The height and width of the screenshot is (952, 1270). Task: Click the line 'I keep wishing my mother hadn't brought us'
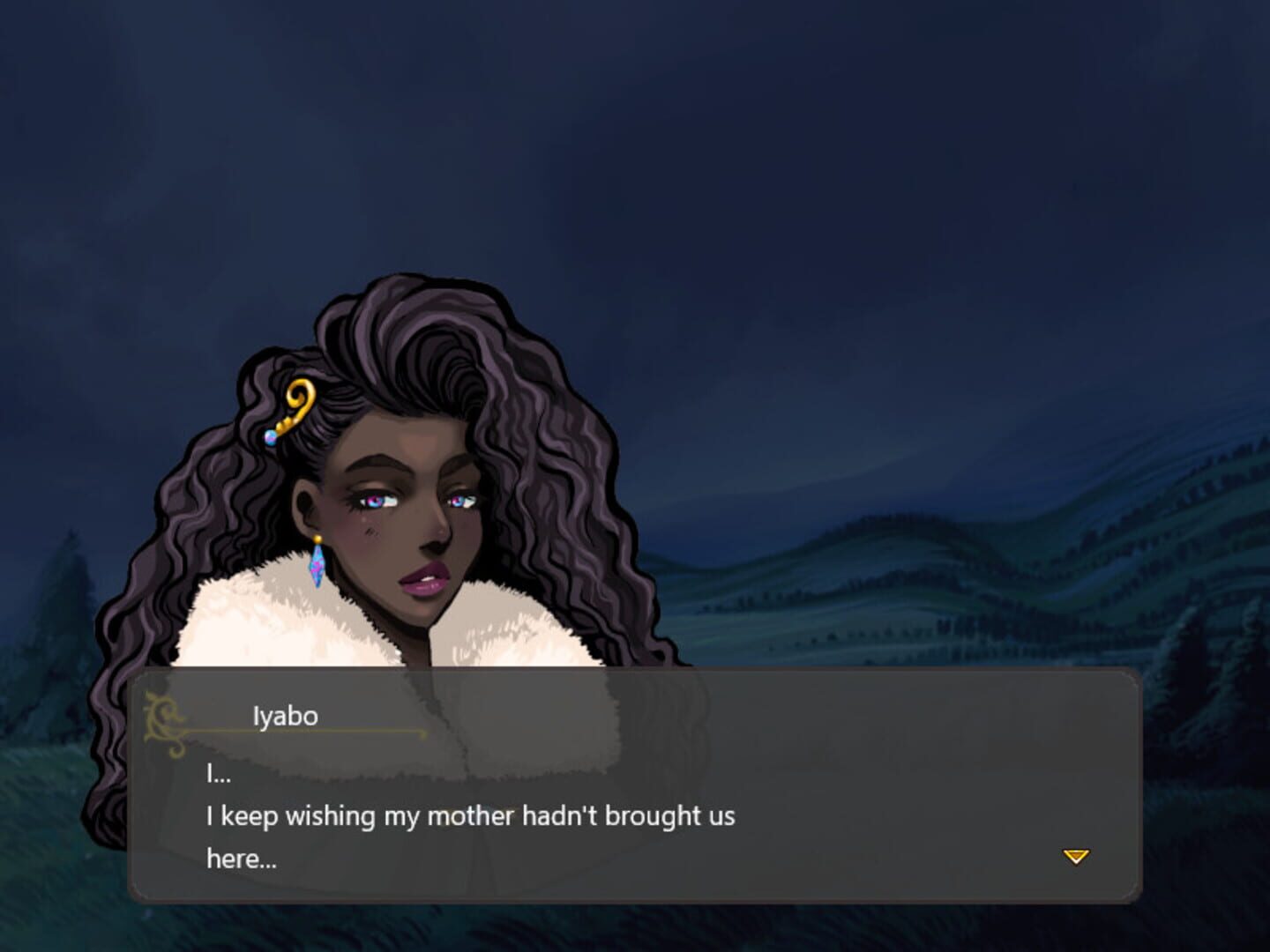(474, 816)
